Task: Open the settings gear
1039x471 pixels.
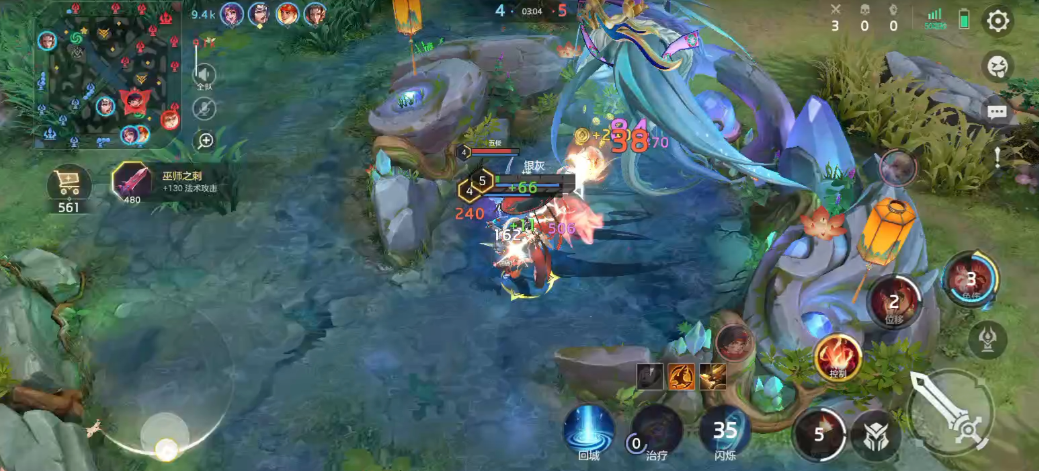Action: 997,20
